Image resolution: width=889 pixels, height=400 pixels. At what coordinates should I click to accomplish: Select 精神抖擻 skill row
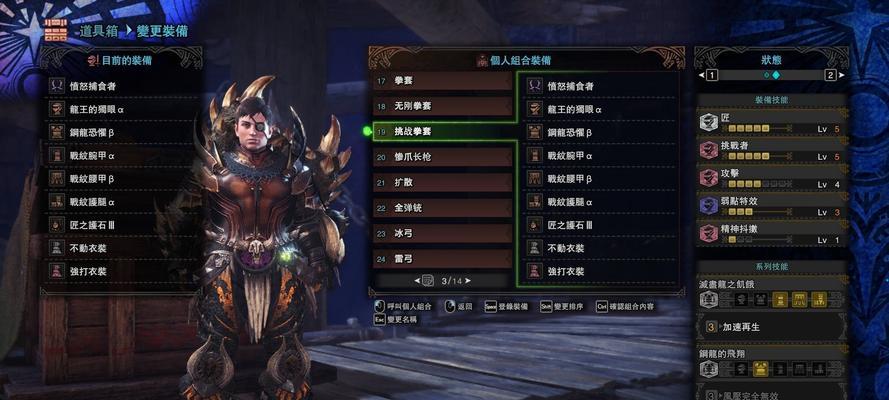coord(772,235)
